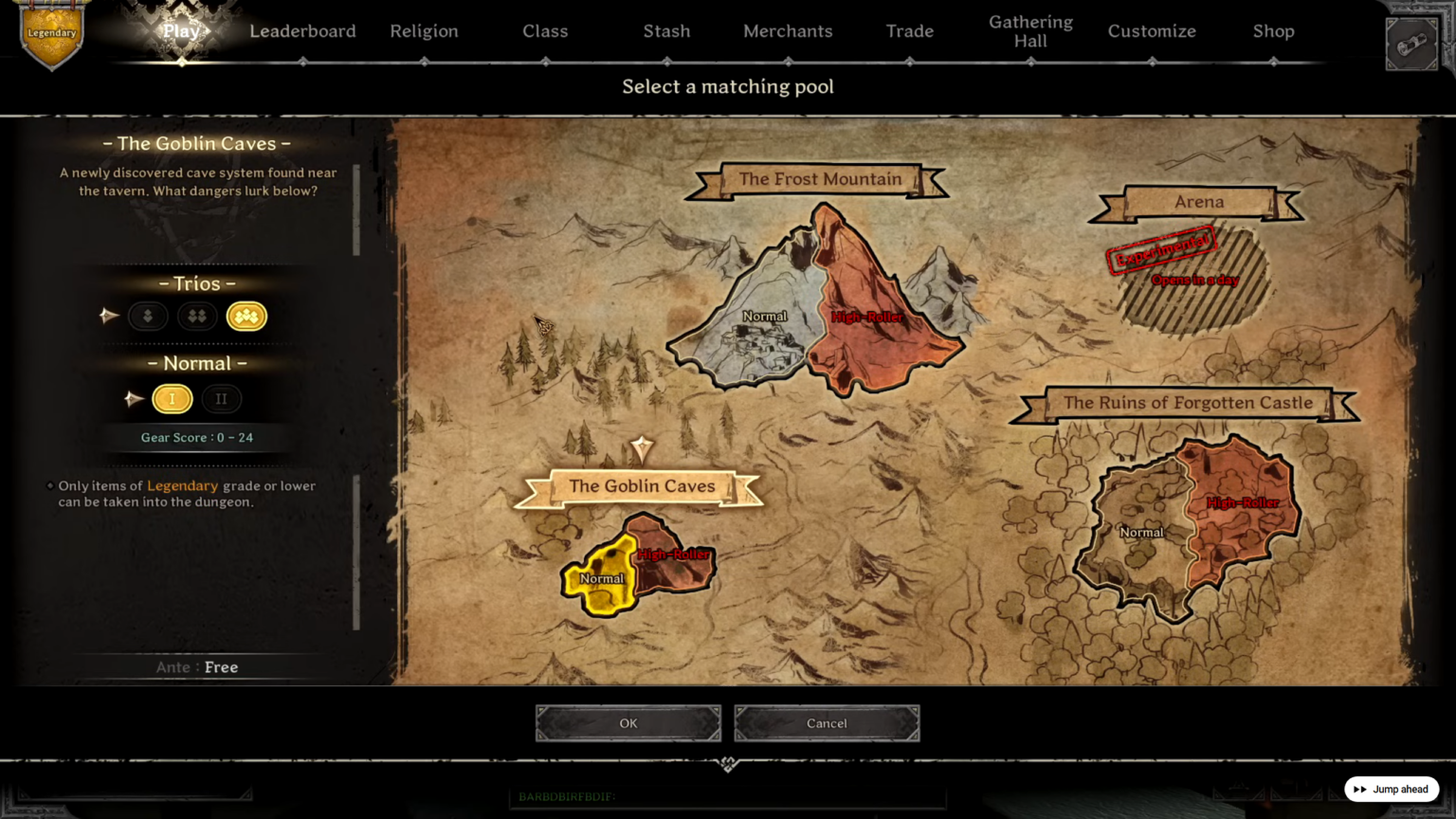This screenshot has width=1456, height=819.
Task: Select the trios queue icon
Action: click(246, 316)
